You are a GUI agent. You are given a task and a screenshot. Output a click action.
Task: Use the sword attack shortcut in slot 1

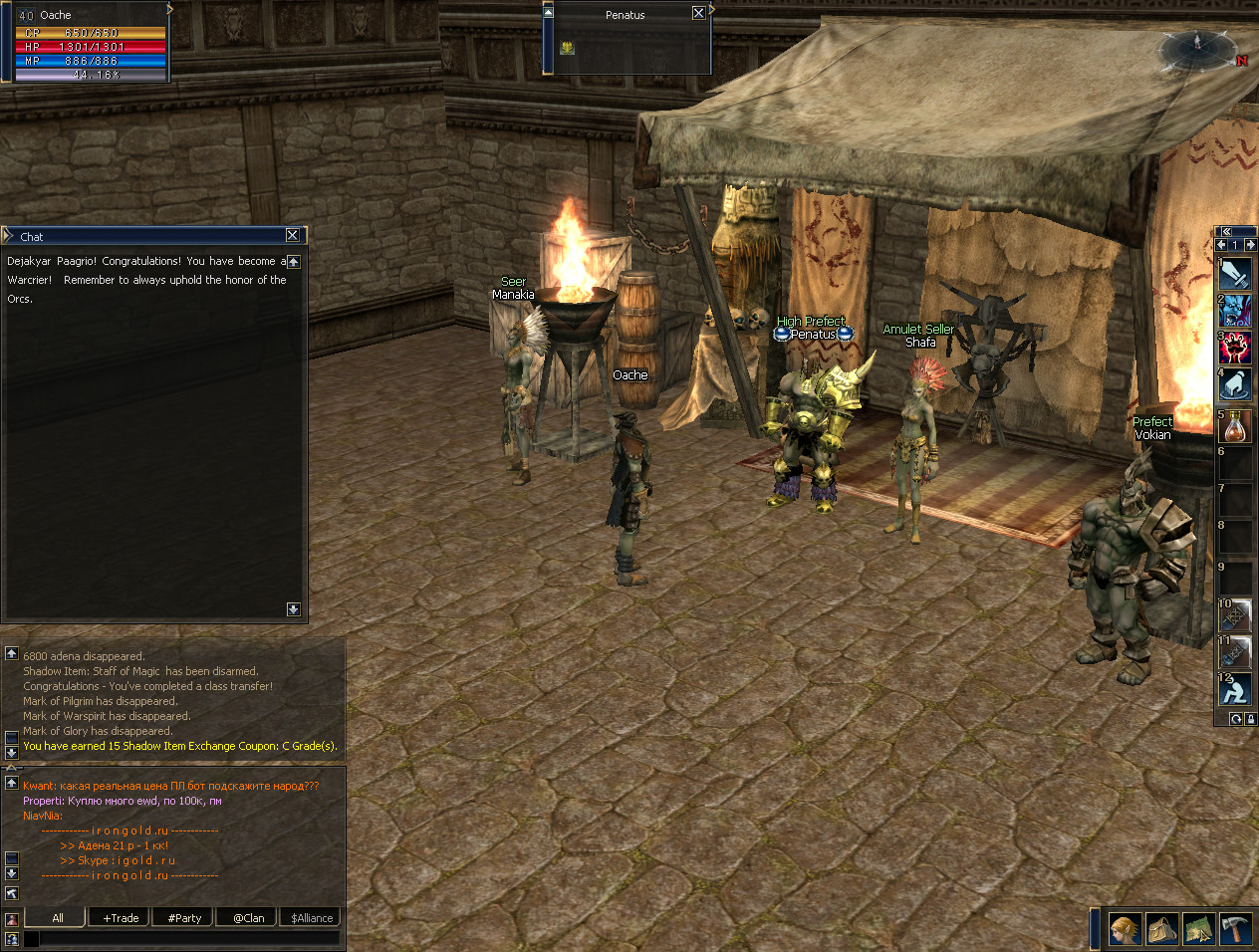1235,274
